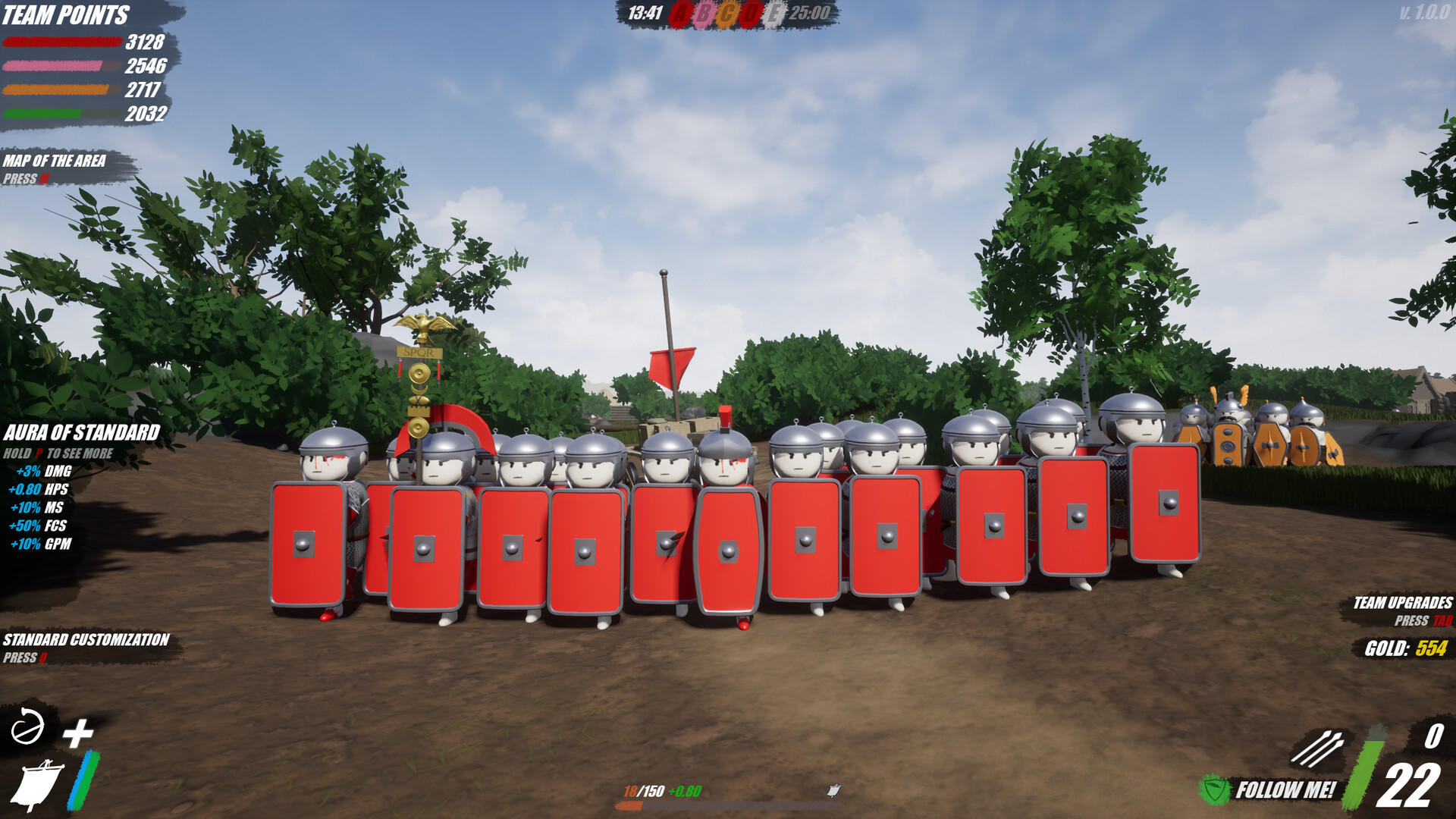Toggle capture point E marker
This screenshot has height=819, width=1456.
[774, 13]
